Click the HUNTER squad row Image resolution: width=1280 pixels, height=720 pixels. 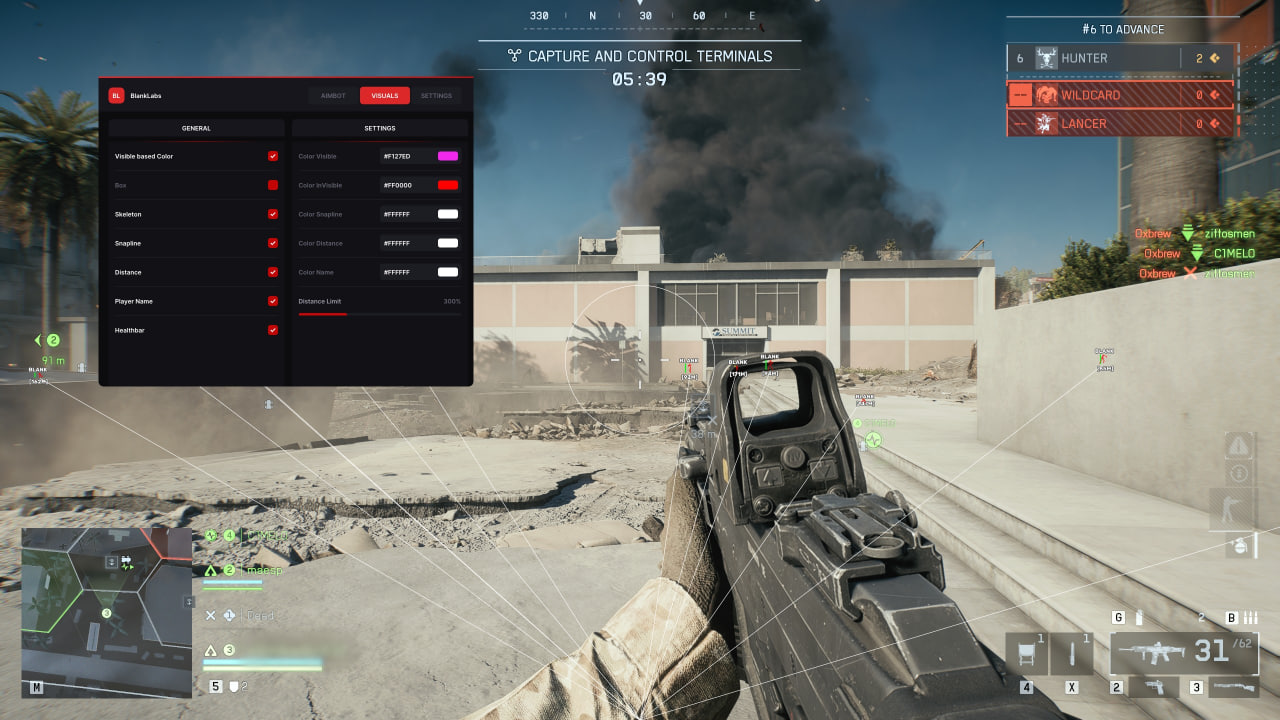(x=1121, y=58)
